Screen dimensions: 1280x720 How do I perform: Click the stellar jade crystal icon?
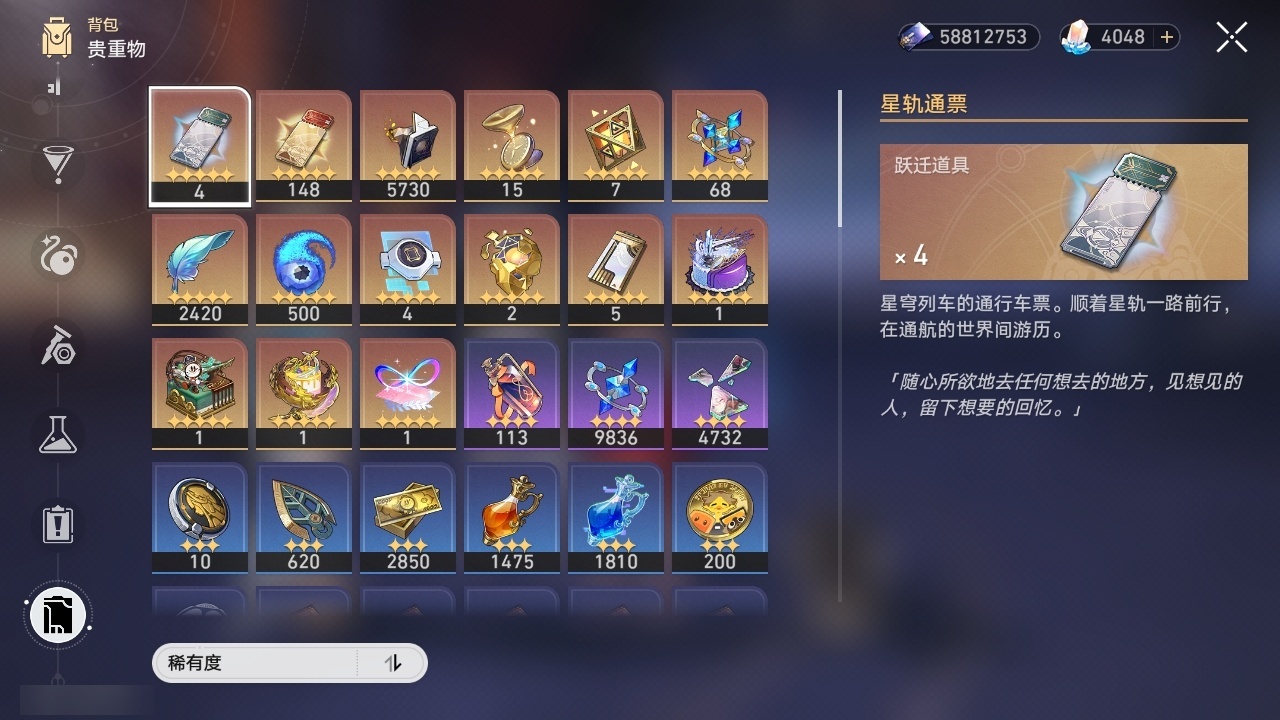(x=1074, y=37)
